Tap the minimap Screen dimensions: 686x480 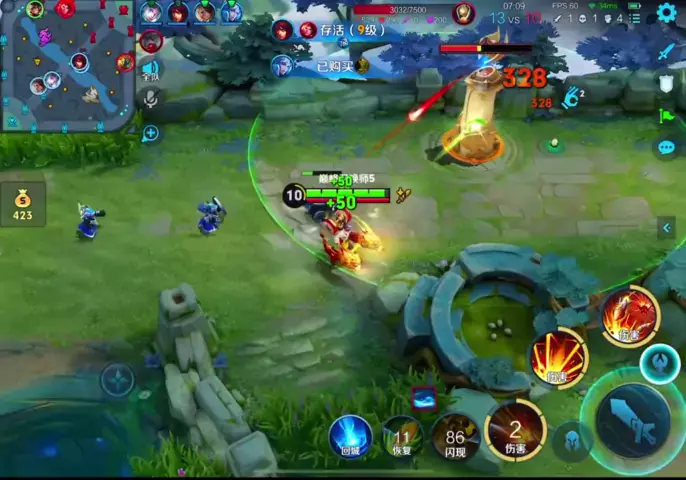[x=68, y=66]
